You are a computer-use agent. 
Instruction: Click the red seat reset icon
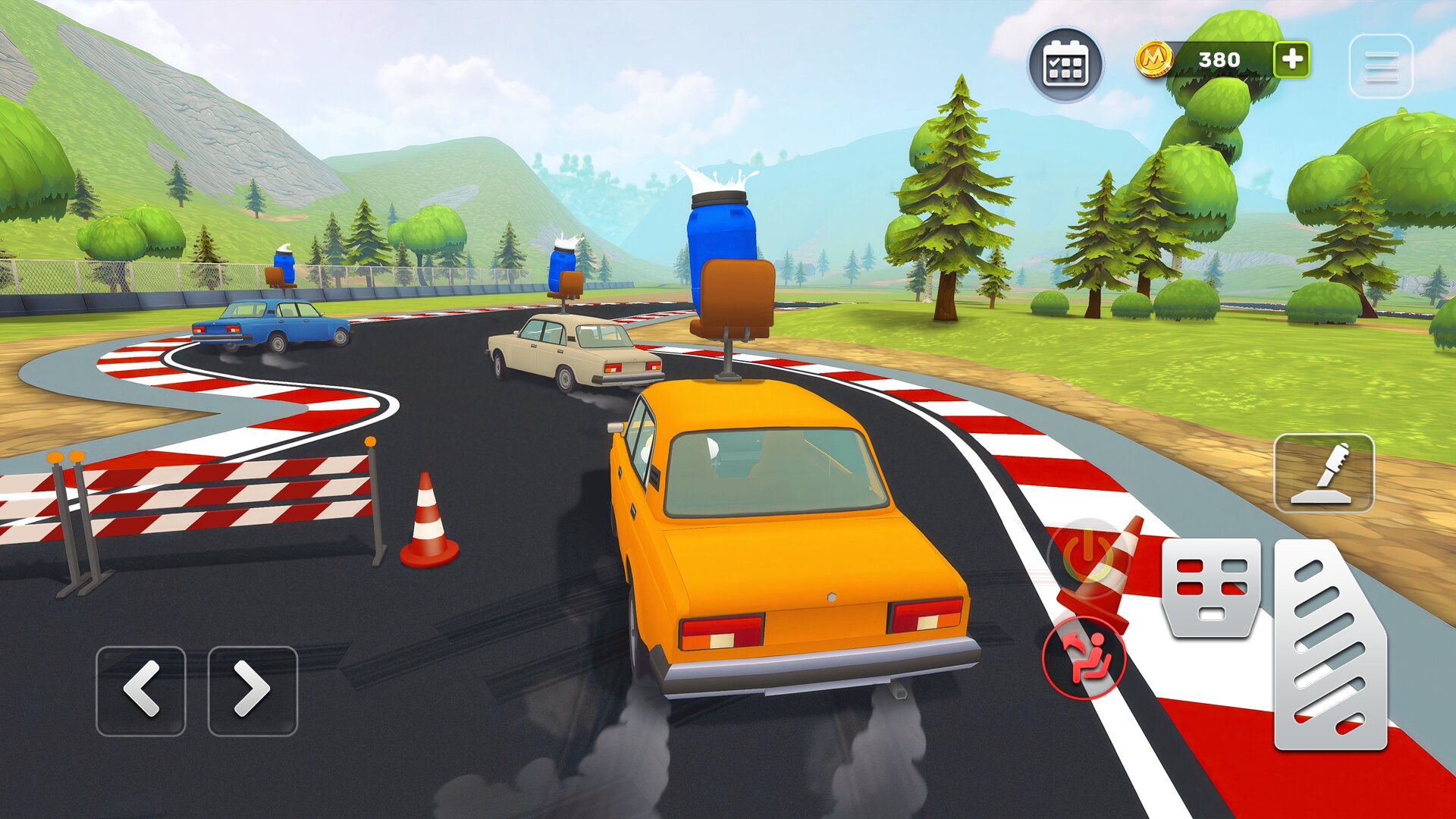point(1083,657)
